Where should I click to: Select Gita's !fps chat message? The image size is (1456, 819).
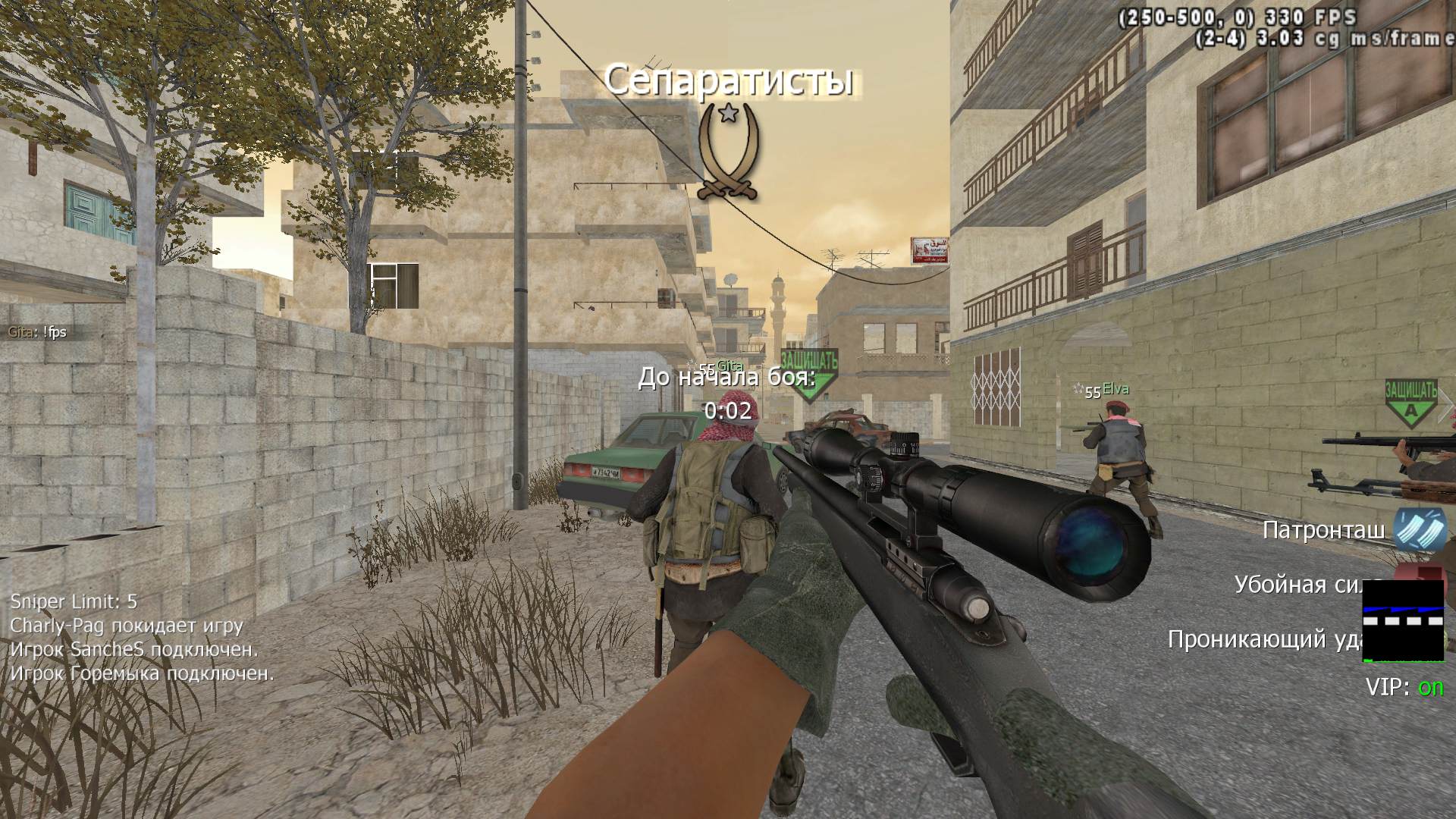tap(38, 332)
